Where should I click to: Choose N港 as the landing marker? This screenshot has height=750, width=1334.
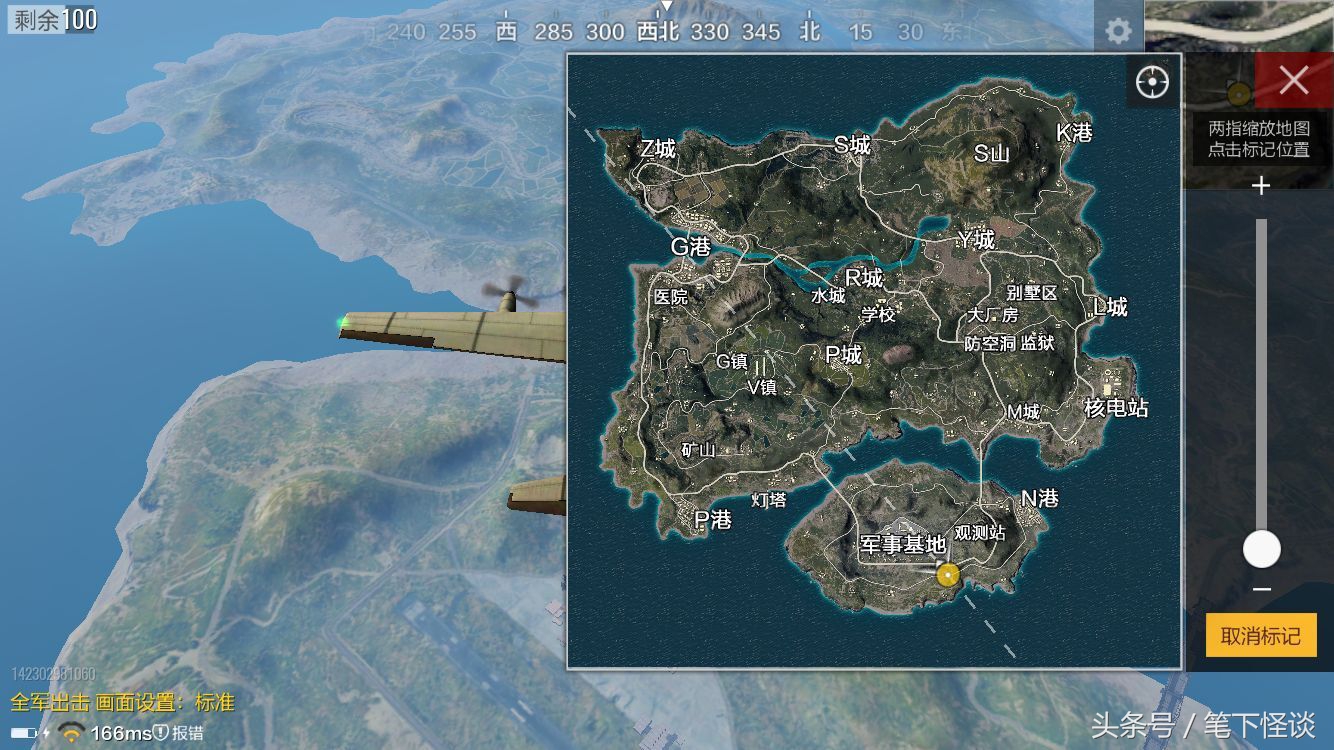tap(1039, 498)
